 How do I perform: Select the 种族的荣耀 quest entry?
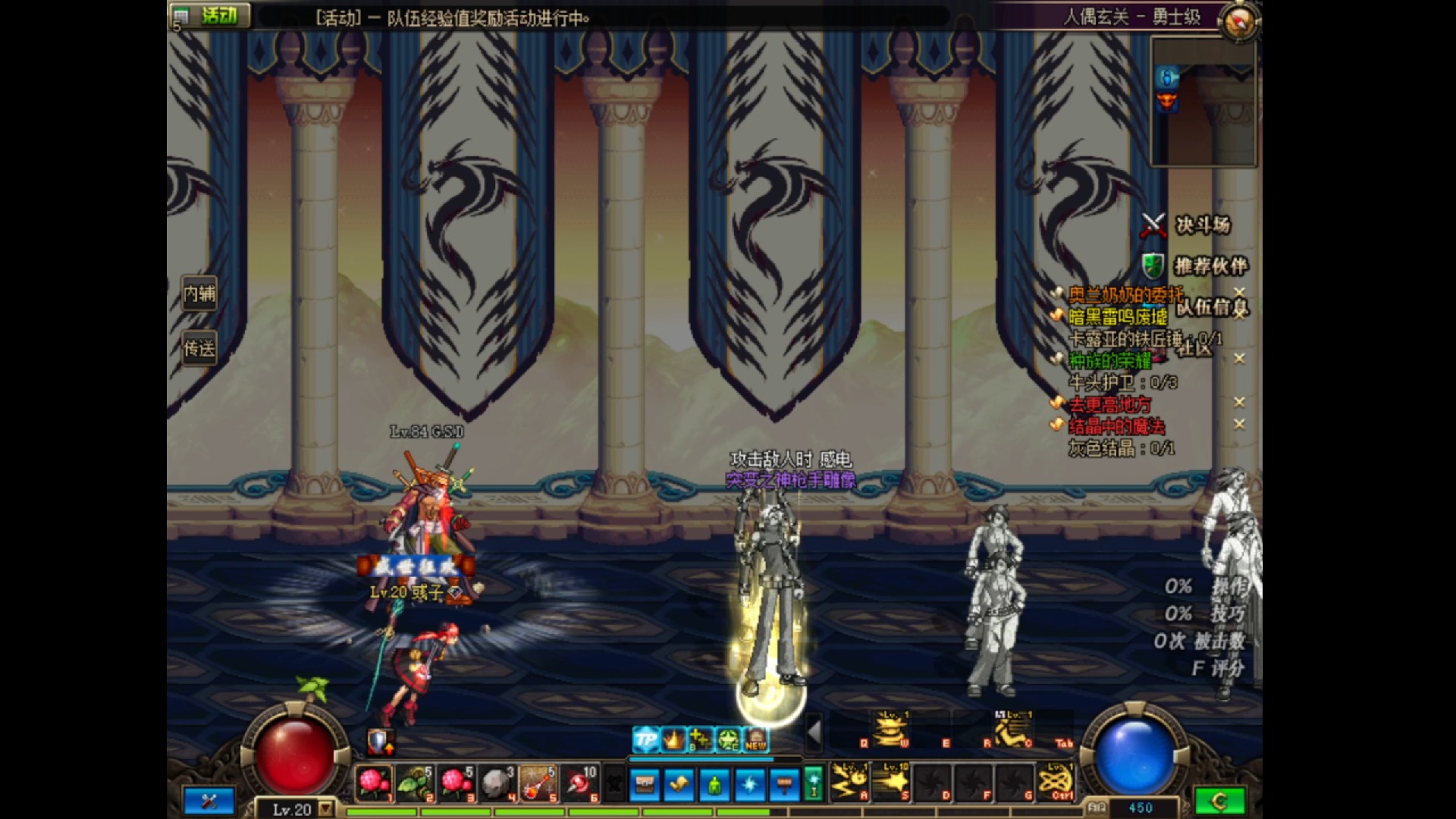pos(1109,360)
